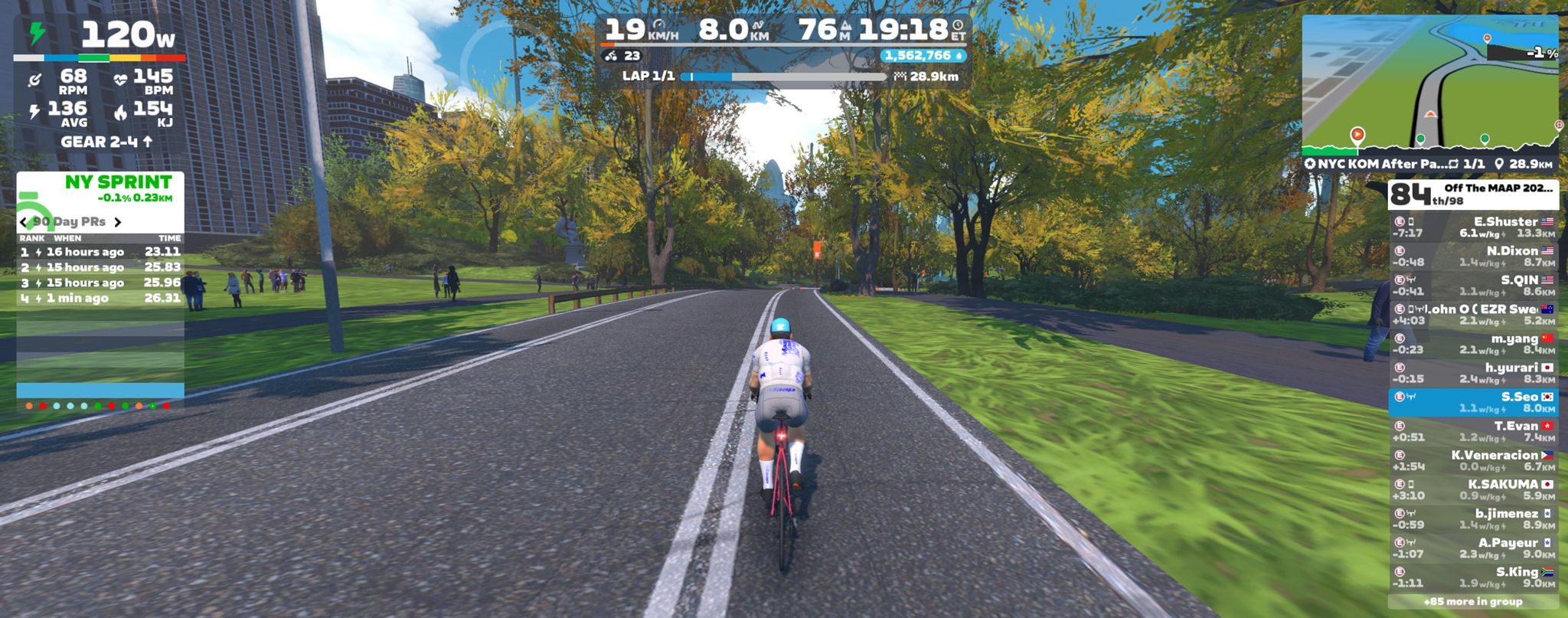Pick b.jimenez from the rider list

point(1472,518)
